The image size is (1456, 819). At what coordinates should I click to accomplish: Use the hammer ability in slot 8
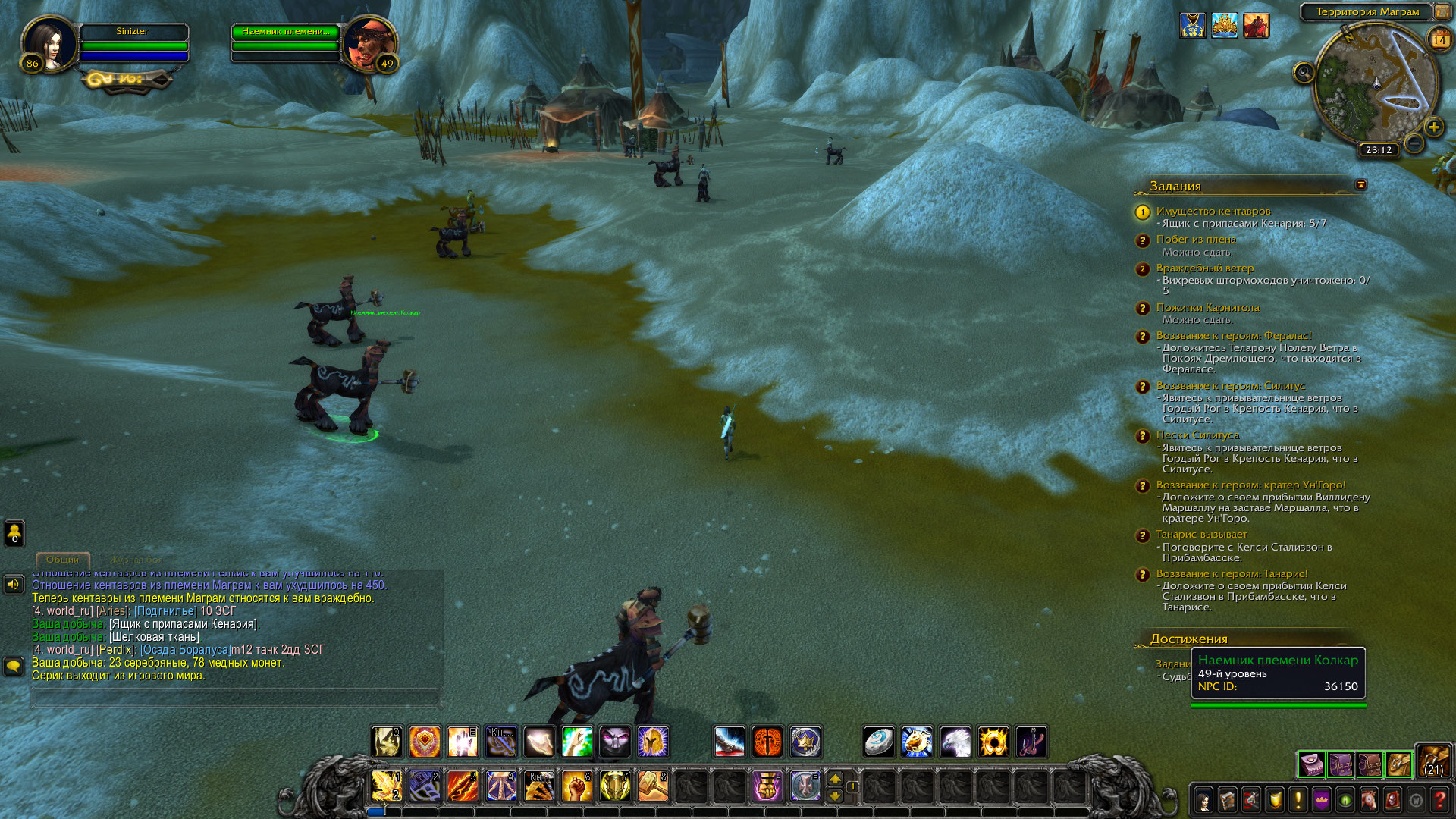[652, 786]
